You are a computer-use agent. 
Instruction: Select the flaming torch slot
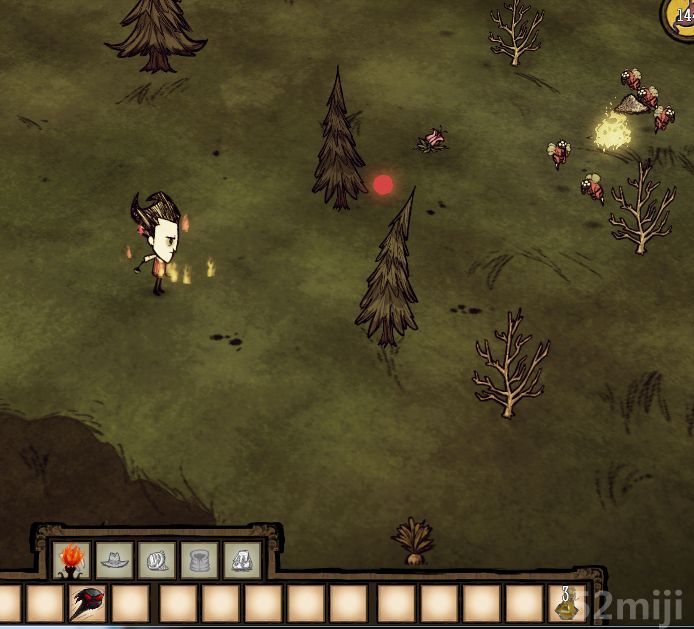72,560
